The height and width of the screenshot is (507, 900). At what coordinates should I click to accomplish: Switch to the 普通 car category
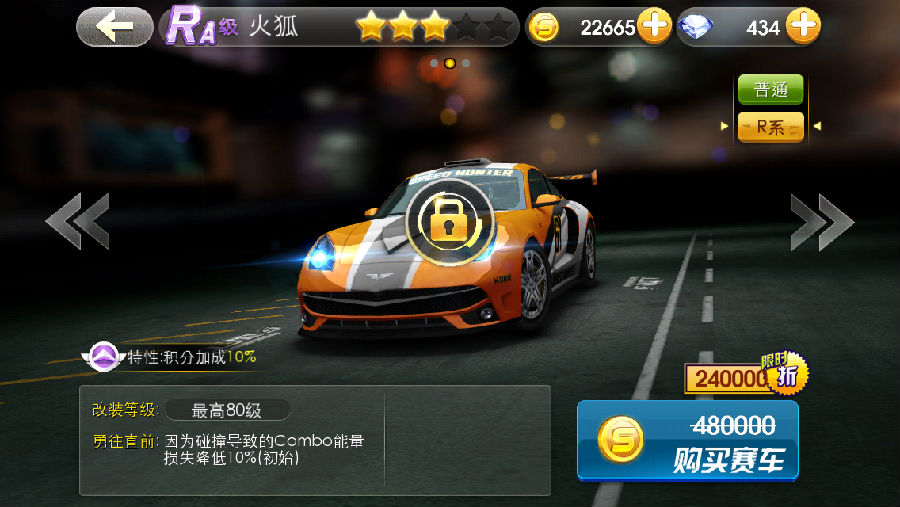(770, 89)
